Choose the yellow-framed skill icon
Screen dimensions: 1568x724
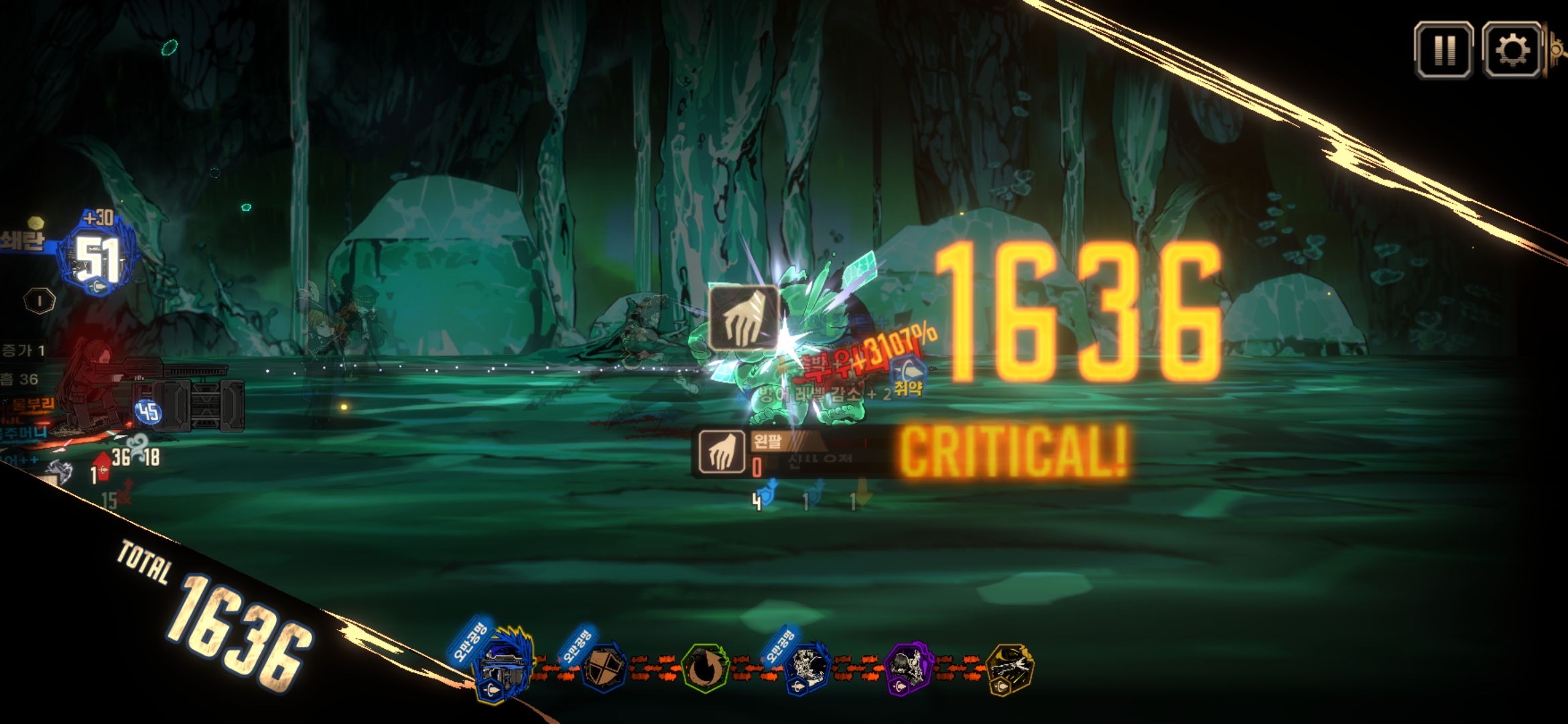pyautogui.click(x=1010, y=668)
